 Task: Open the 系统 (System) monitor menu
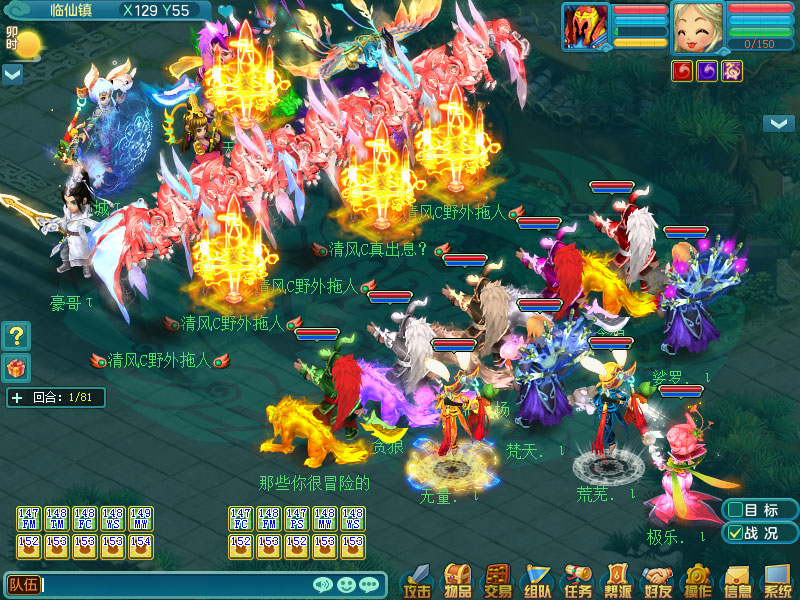click(777, 579)
